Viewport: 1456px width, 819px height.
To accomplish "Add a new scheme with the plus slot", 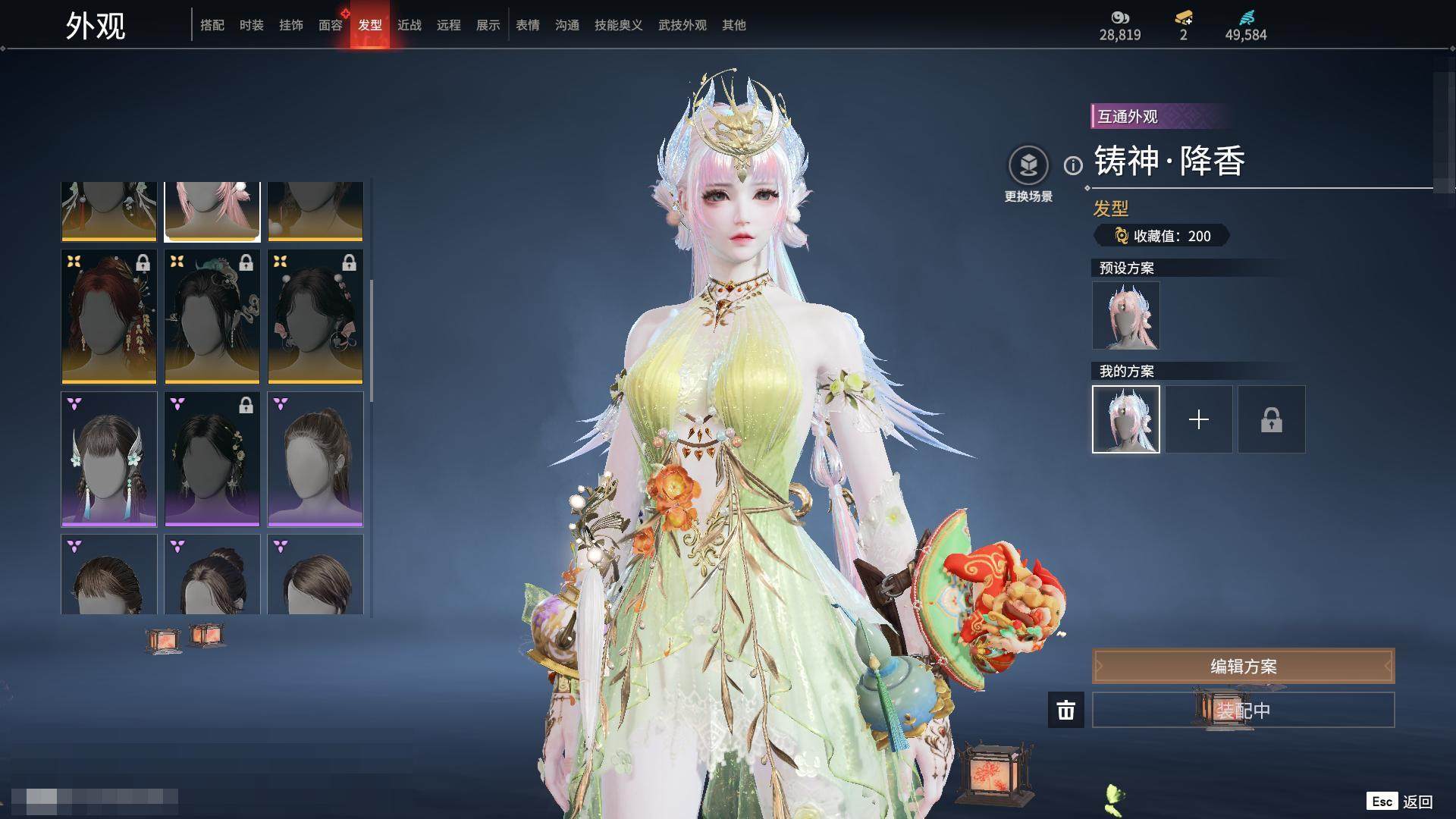I will coord(1199,419).
